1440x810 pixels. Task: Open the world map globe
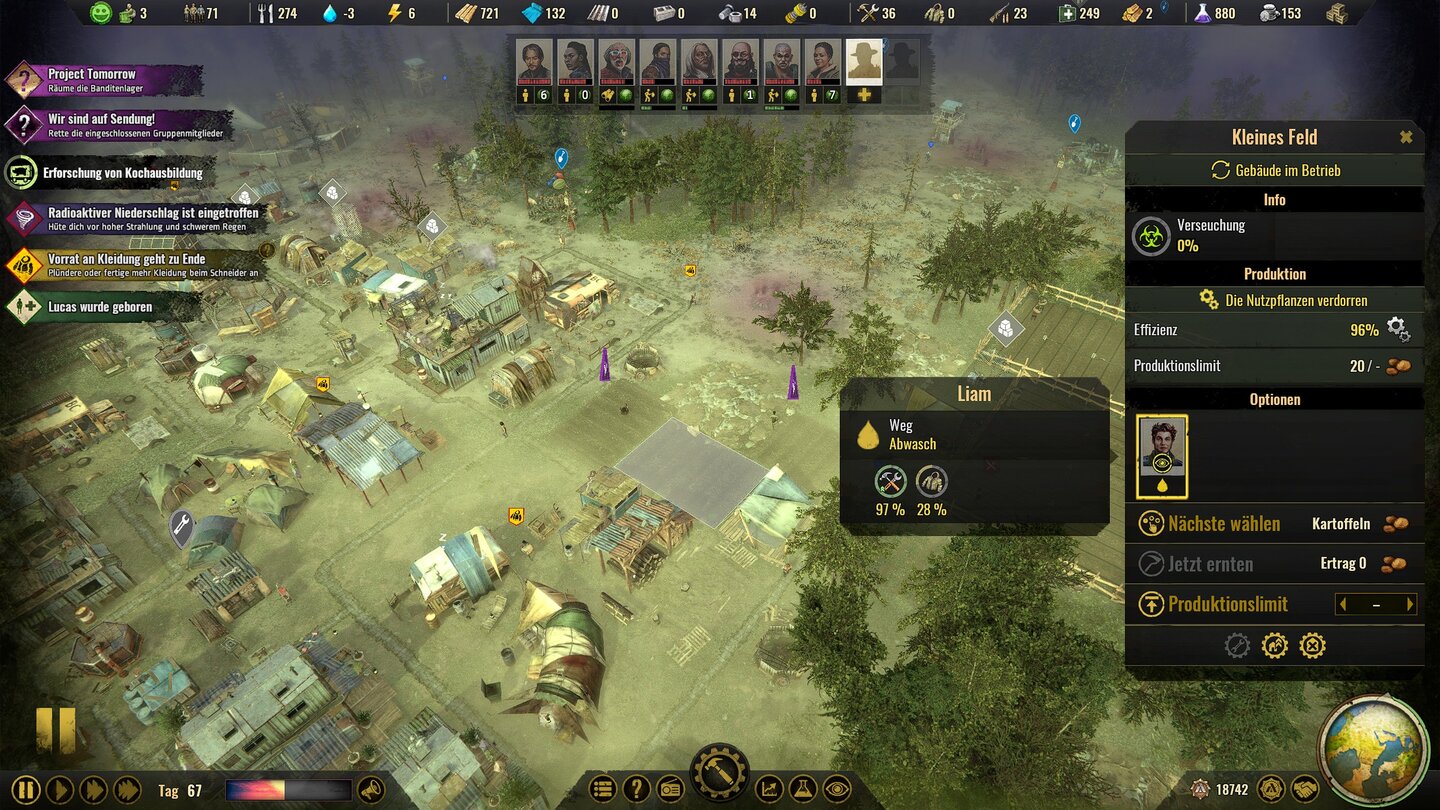(x=1372, y=748)
